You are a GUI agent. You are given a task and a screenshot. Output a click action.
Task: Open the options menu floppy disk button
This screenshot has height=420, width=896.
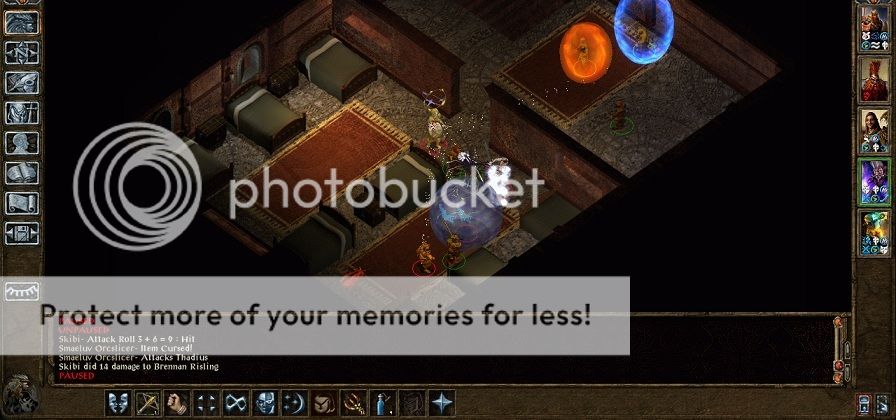tap(21, 233)
